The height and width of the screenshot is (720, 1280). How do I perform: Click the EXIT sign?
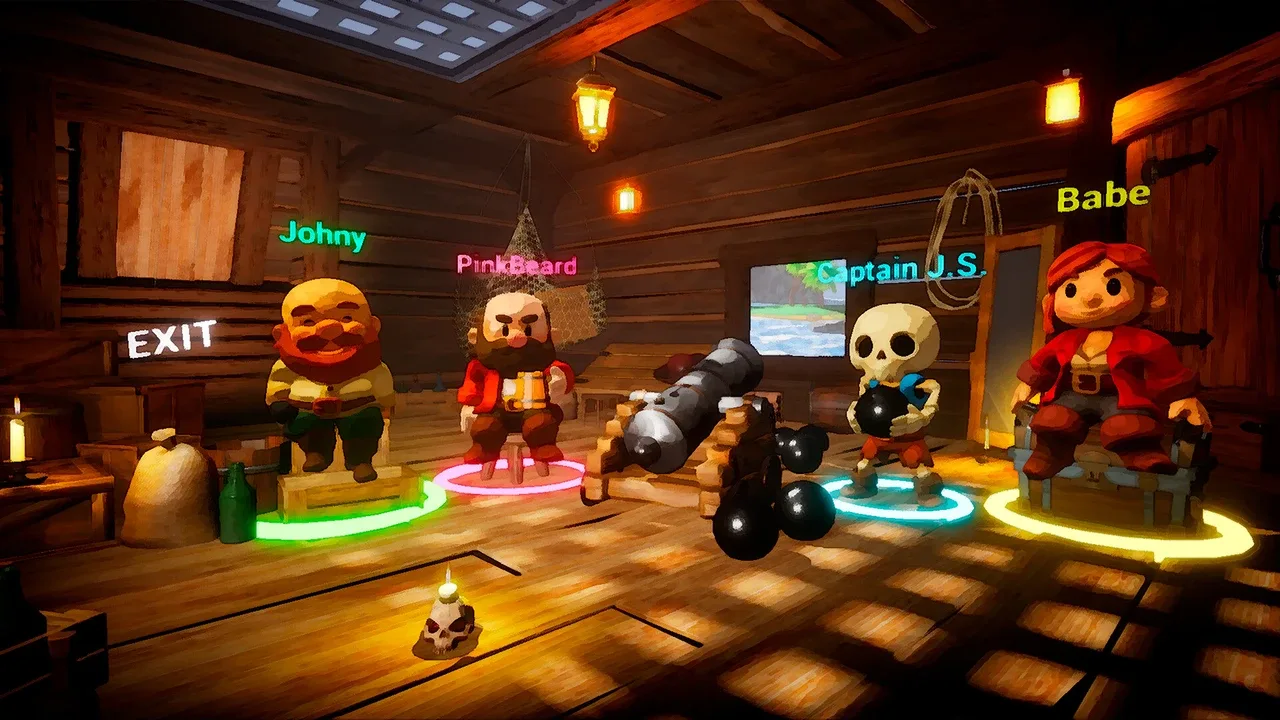click(x=171, y=339)
